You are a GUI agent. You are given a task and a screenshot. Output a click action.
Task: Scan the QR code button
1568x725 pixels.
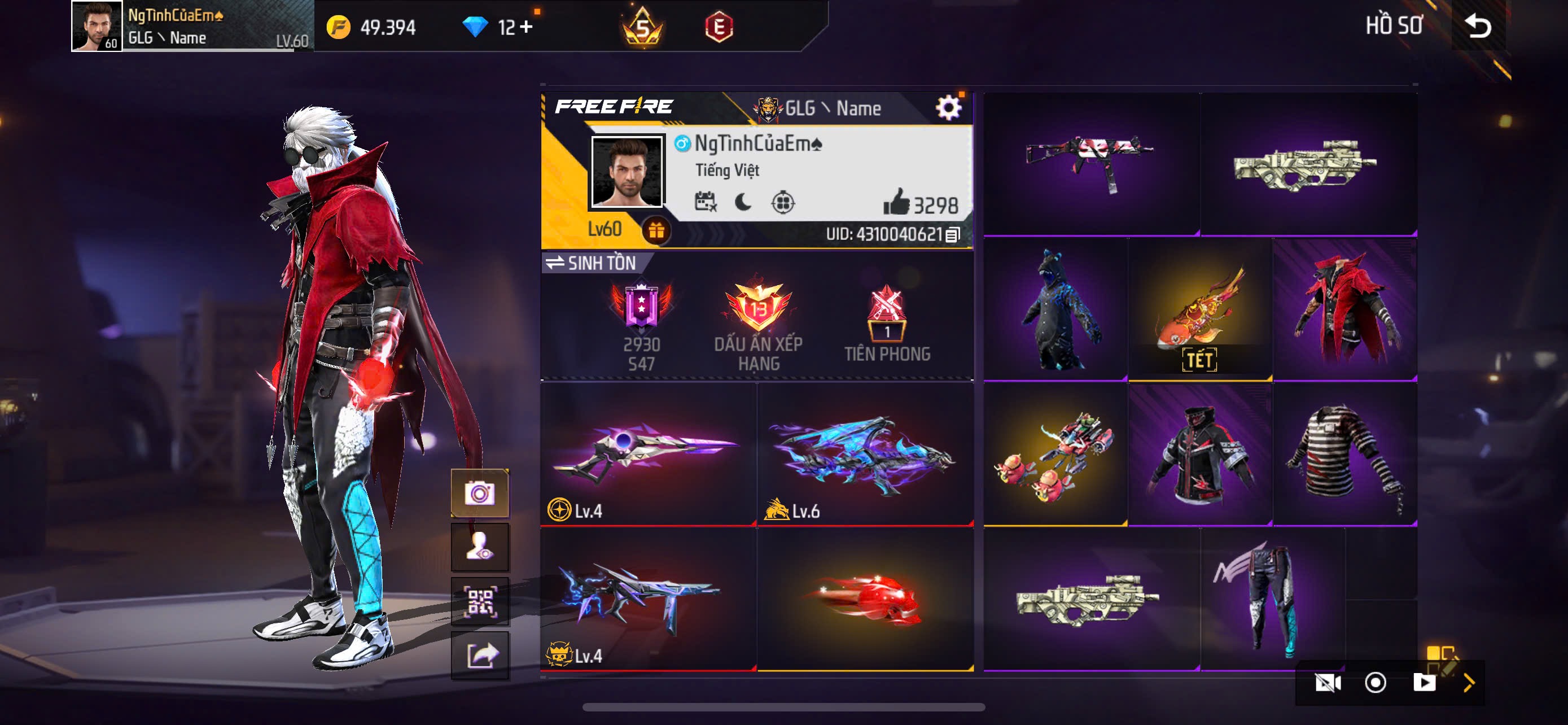[x=480, y=601]
